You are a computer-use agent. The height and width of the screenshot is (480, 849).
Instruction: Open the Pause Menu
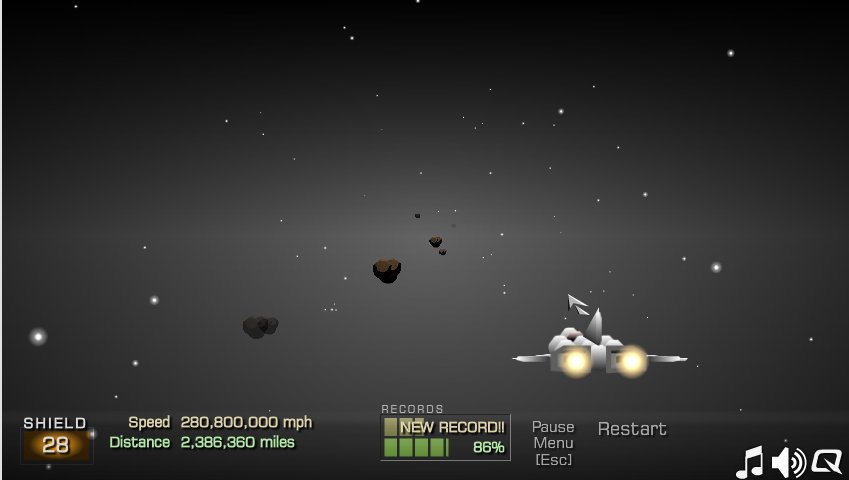click(553, 442)
